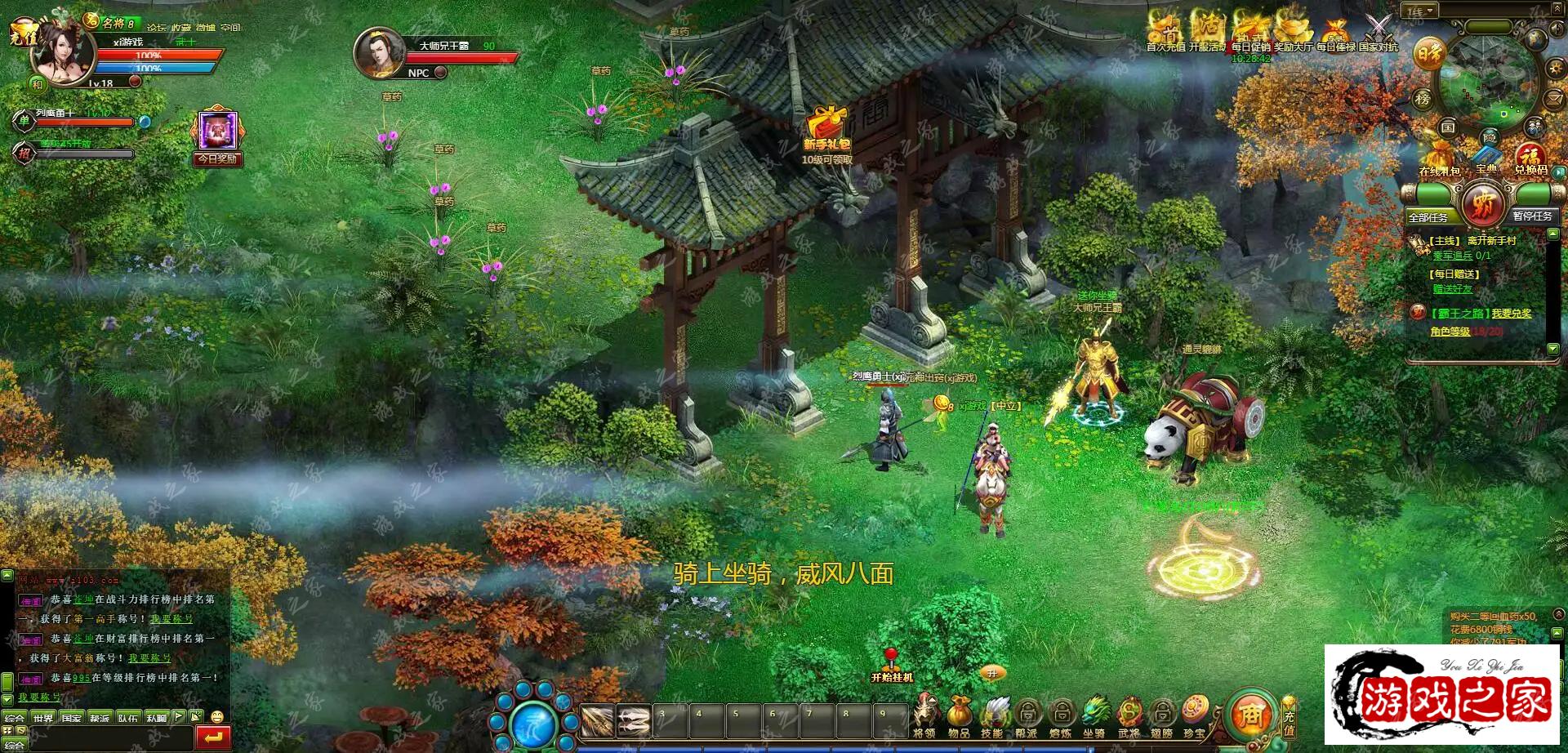The image size is (1568, 753).
Task: Open the 物品 inventory bag
Action: pos(959,715)
